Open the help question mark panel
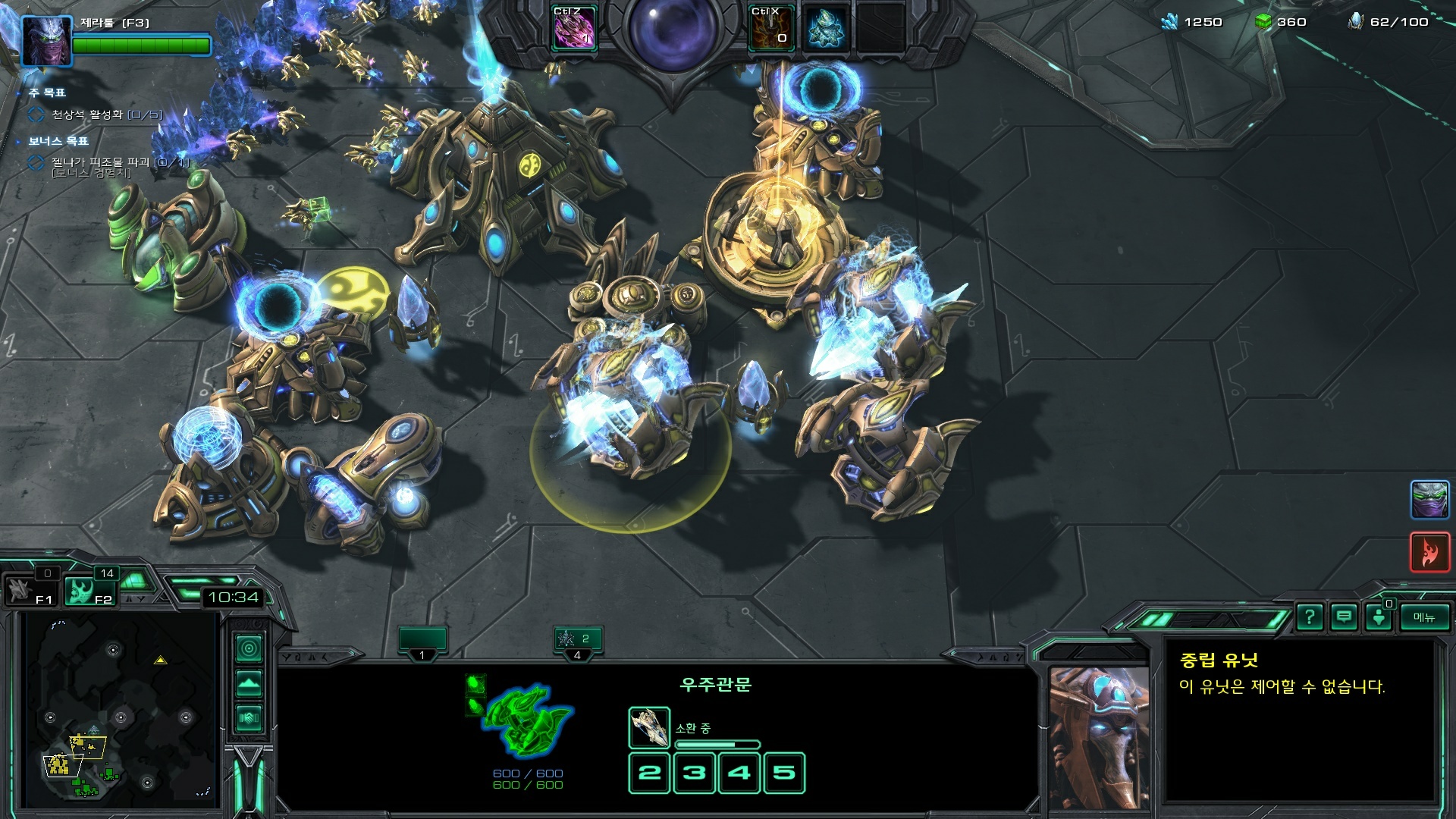Viewport: 1456px width, 819px height. [1309, 617]
